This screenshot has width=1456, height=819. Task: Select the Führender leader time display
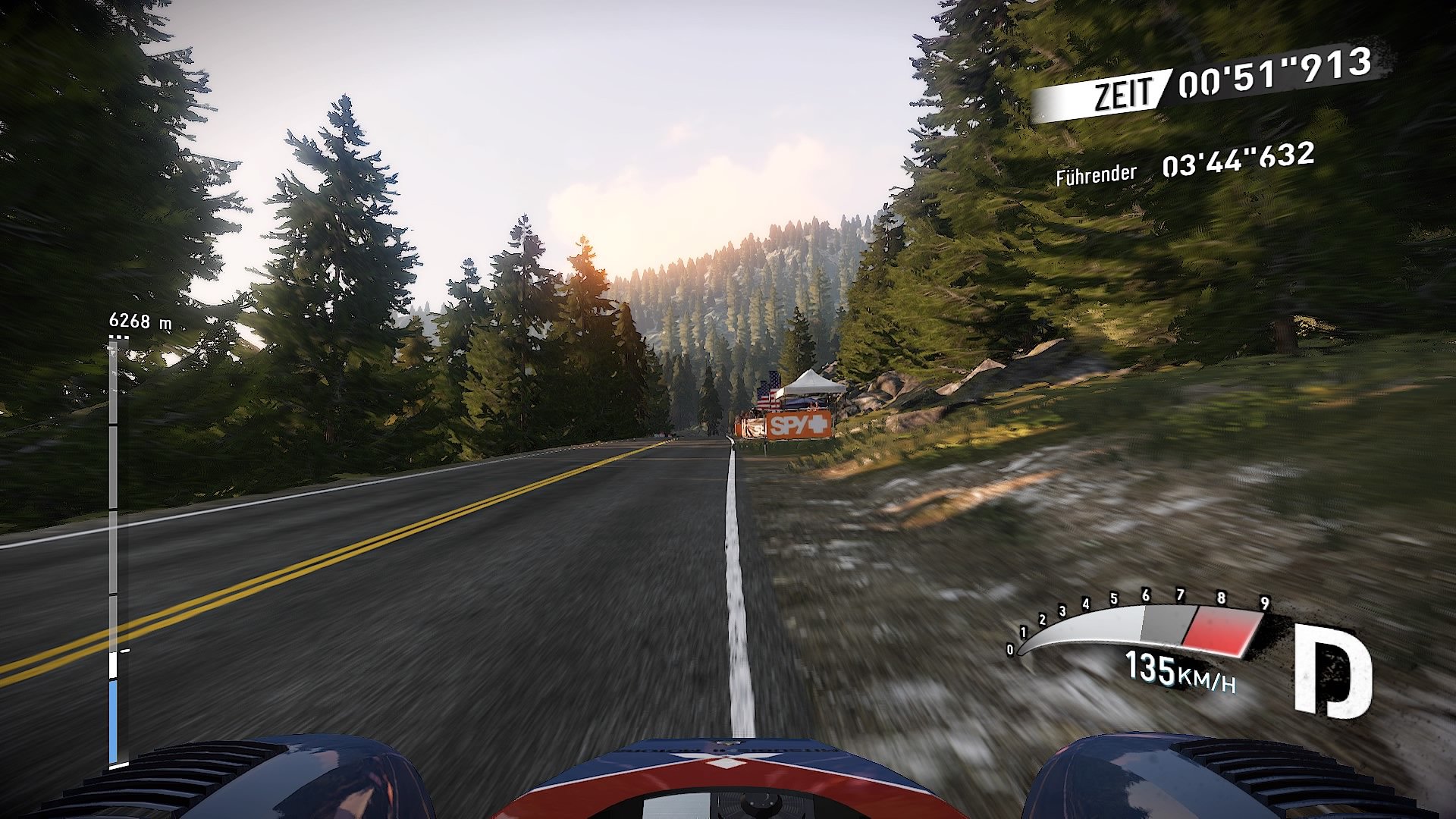pyautogui.click(x=1095, y=173)
